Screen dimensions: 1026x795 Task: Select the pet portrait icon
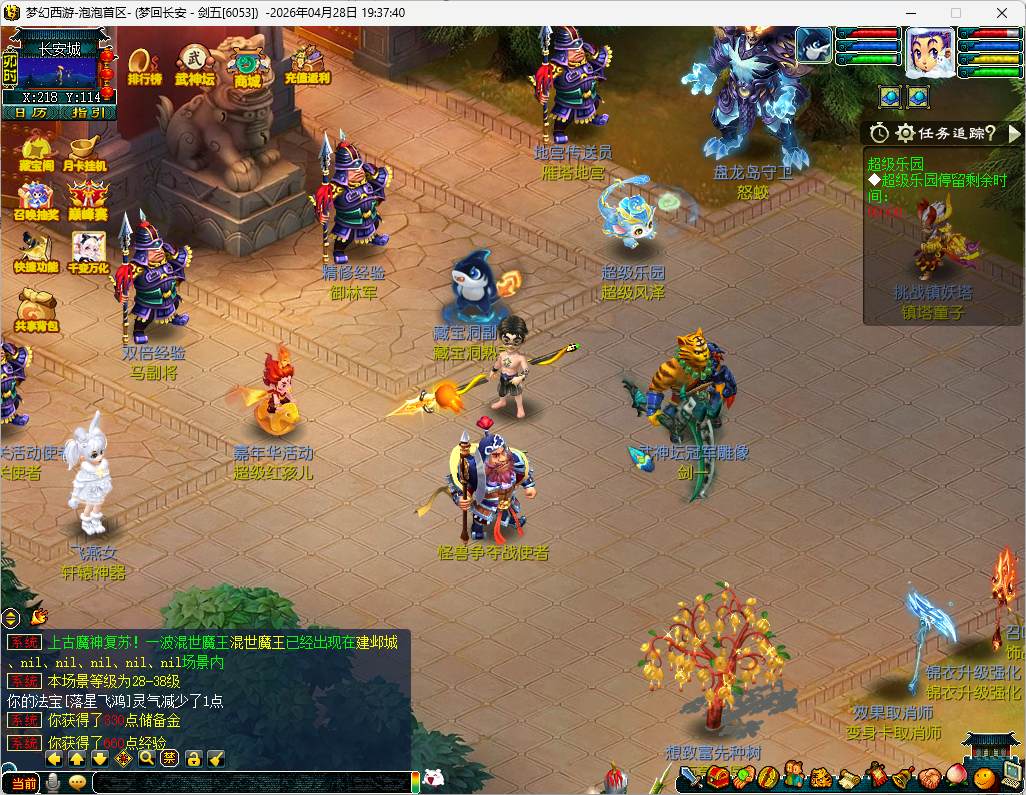(x=815, y=46)
